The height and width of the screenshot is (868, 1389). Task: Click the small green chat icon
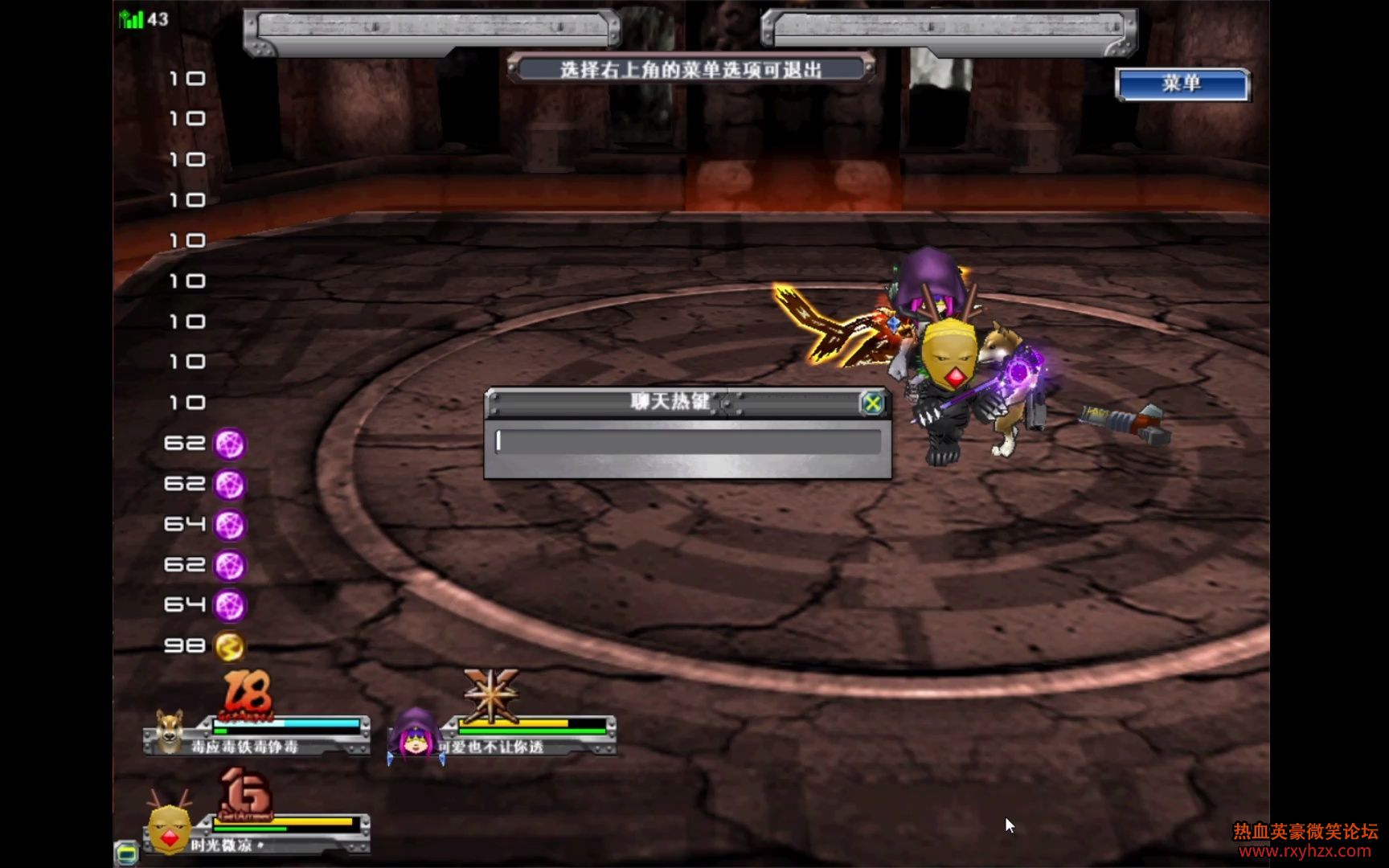click(127, 852)
